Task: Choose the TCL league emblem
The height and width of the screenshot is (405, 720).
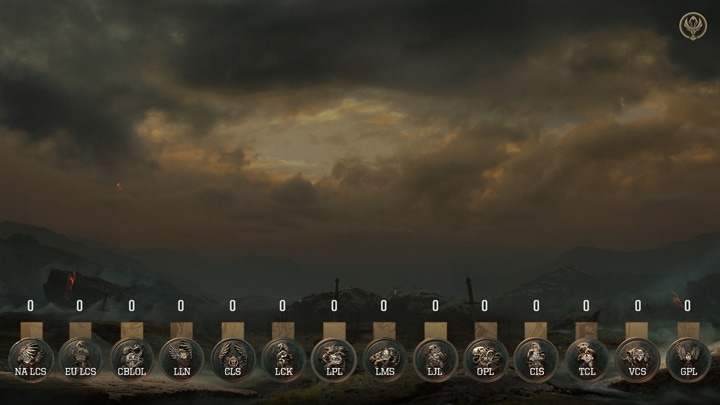Action: click(x=586, y=358)
